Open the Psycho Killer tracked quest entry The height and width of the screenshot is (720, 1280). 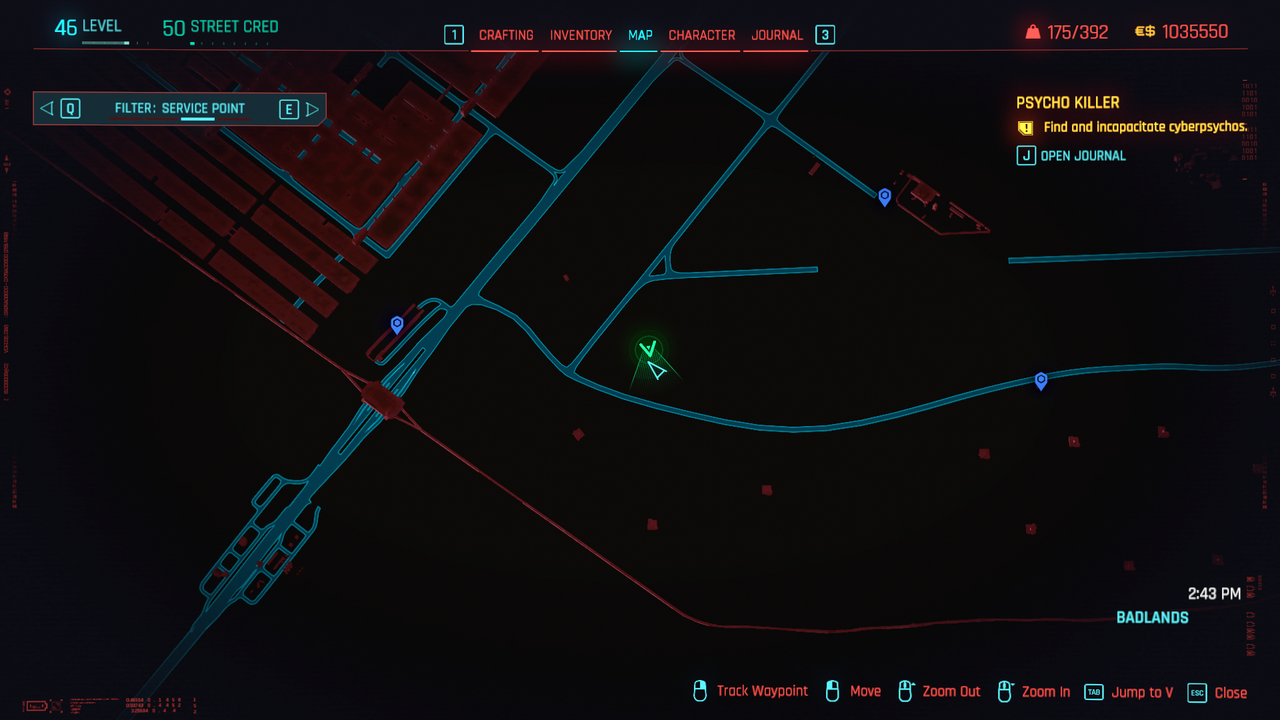pyautogui.click(x=1068, y=103)
